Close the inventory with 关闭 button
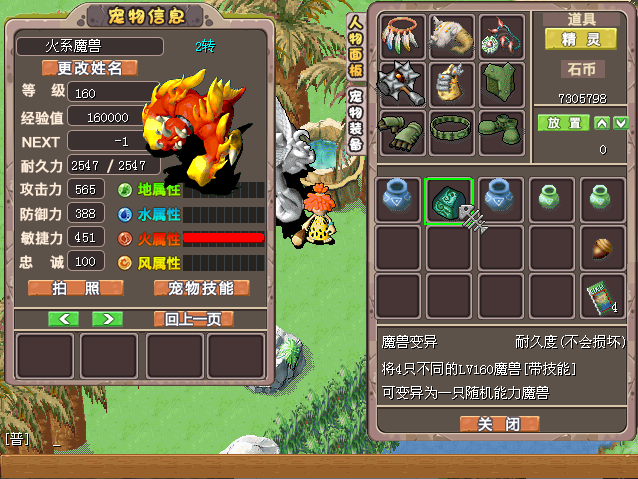The image size is (638, 479). [498, 423]
